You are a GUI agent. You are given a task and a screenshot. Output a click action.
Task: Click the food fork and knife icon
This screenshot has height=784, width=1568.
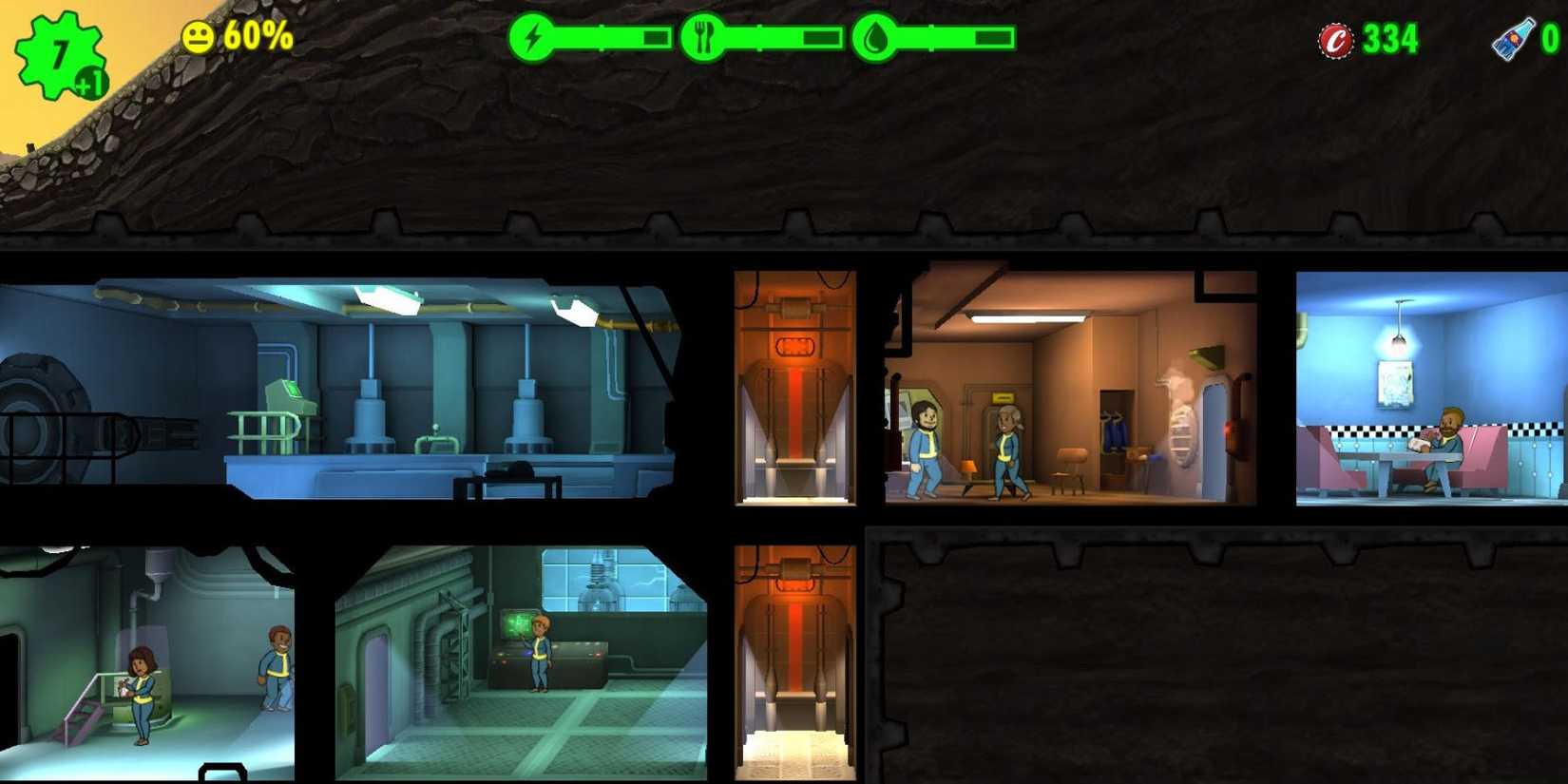click(x=703, y=38)
